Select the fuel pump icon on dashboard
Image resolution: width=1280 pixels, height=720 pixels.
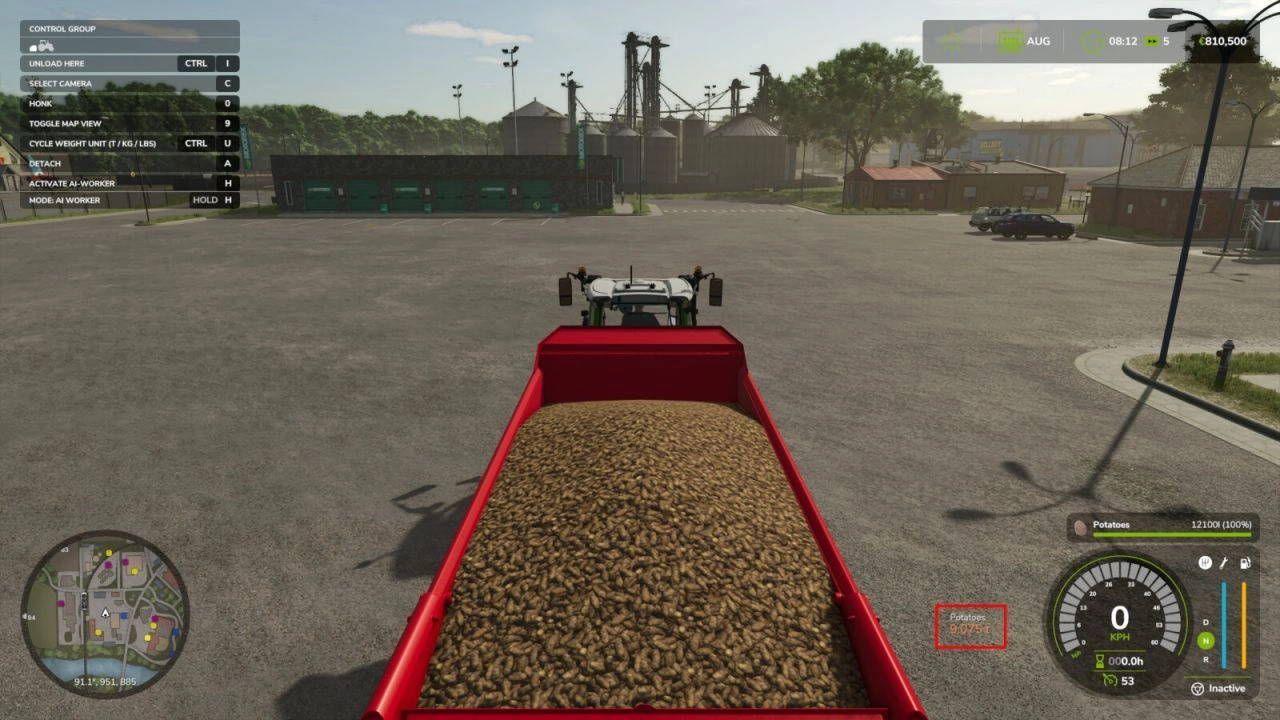coord(1245,563)
